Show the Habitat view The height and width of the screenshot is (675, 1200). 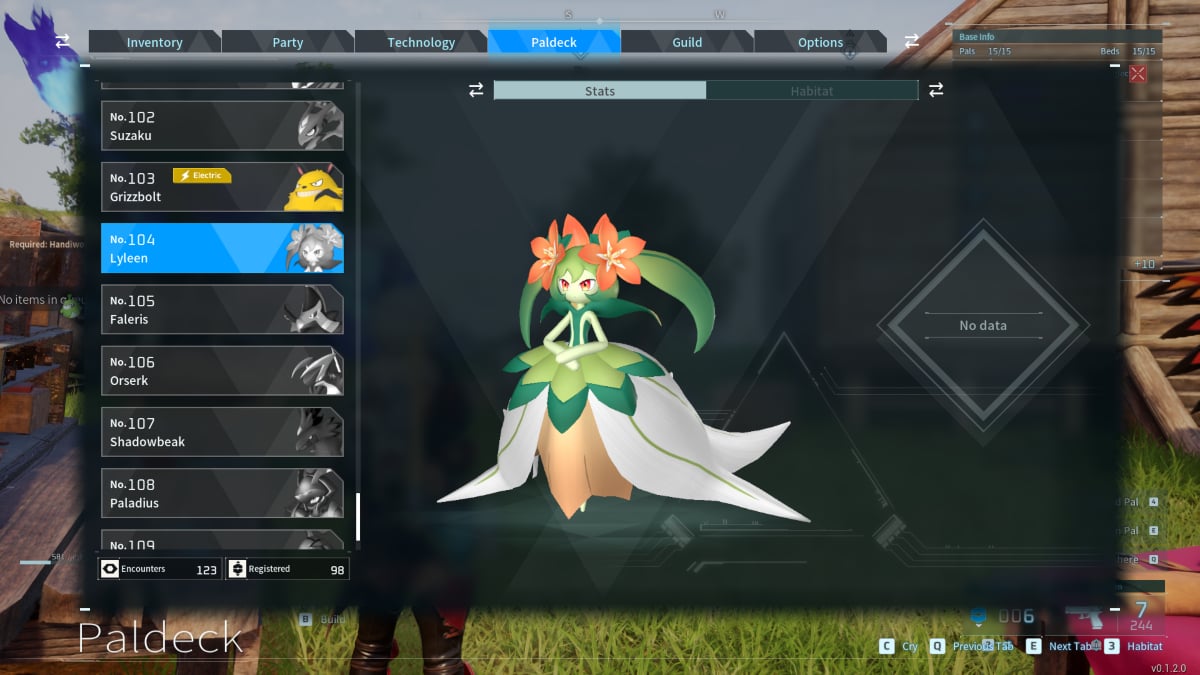pyautogui.click(x=812, y=91)
